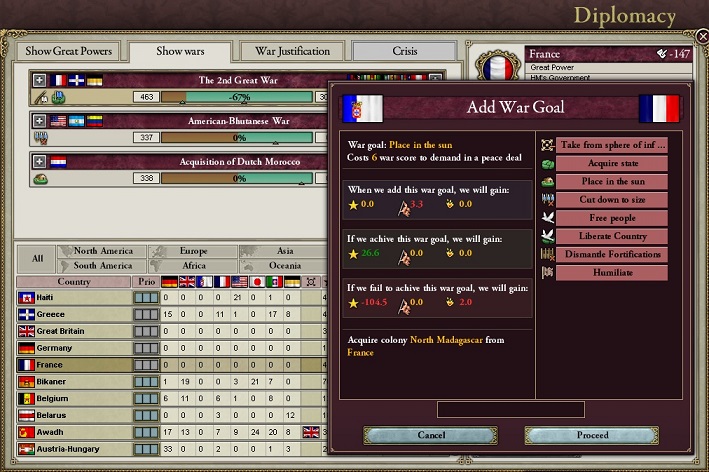The height and width of the screenshot is (472, 709).
Task: Filter country list by Europe
Action: coord(193,252)
